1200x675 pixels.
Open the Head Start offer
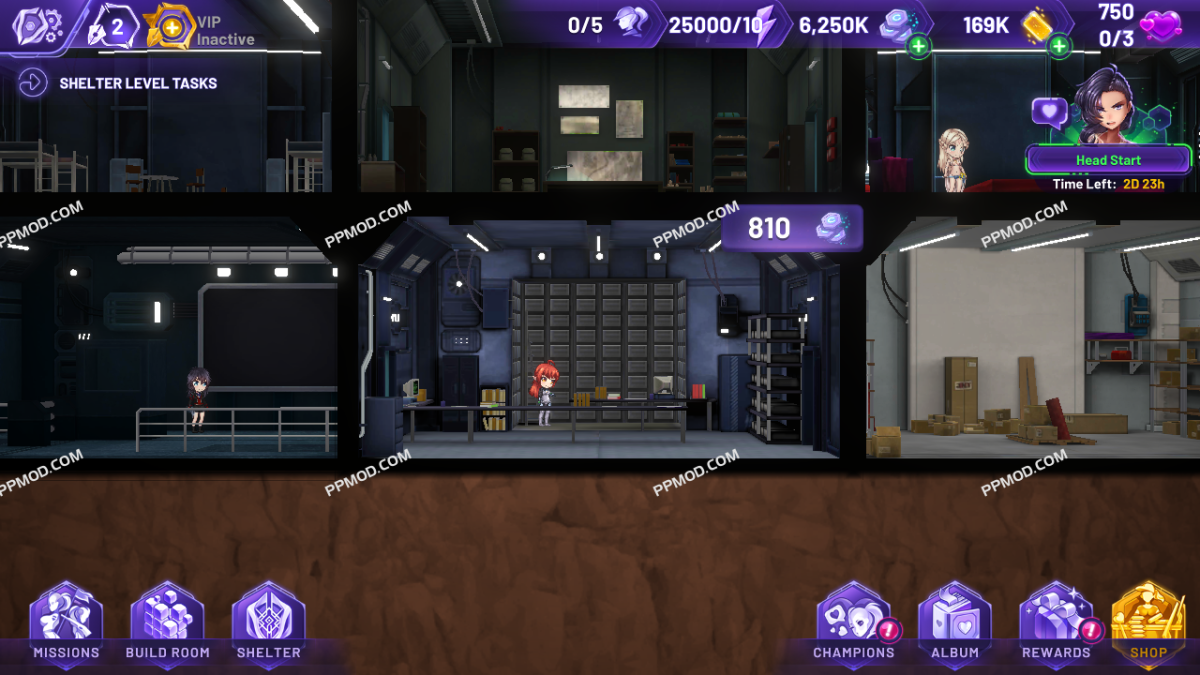click(x=1108, y=160)
